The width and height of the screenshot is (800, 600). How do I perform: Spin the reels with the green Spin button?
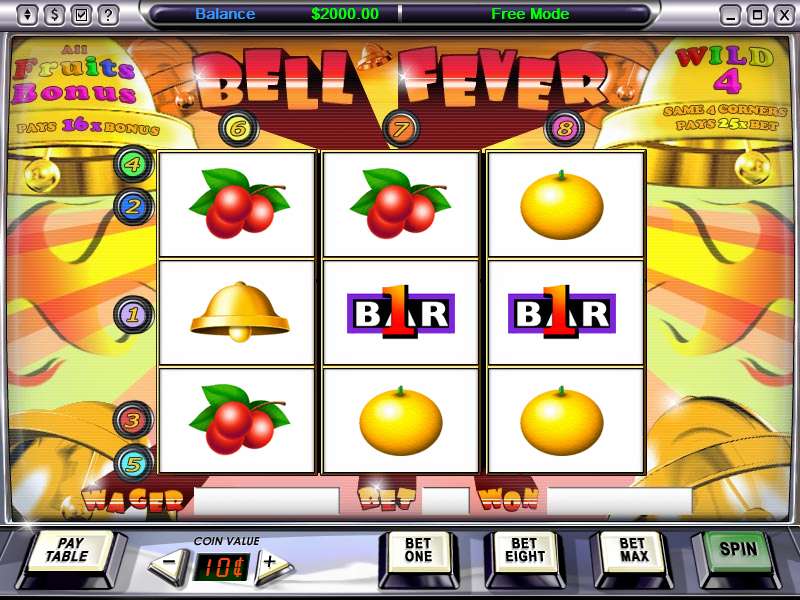coord(738,549)
